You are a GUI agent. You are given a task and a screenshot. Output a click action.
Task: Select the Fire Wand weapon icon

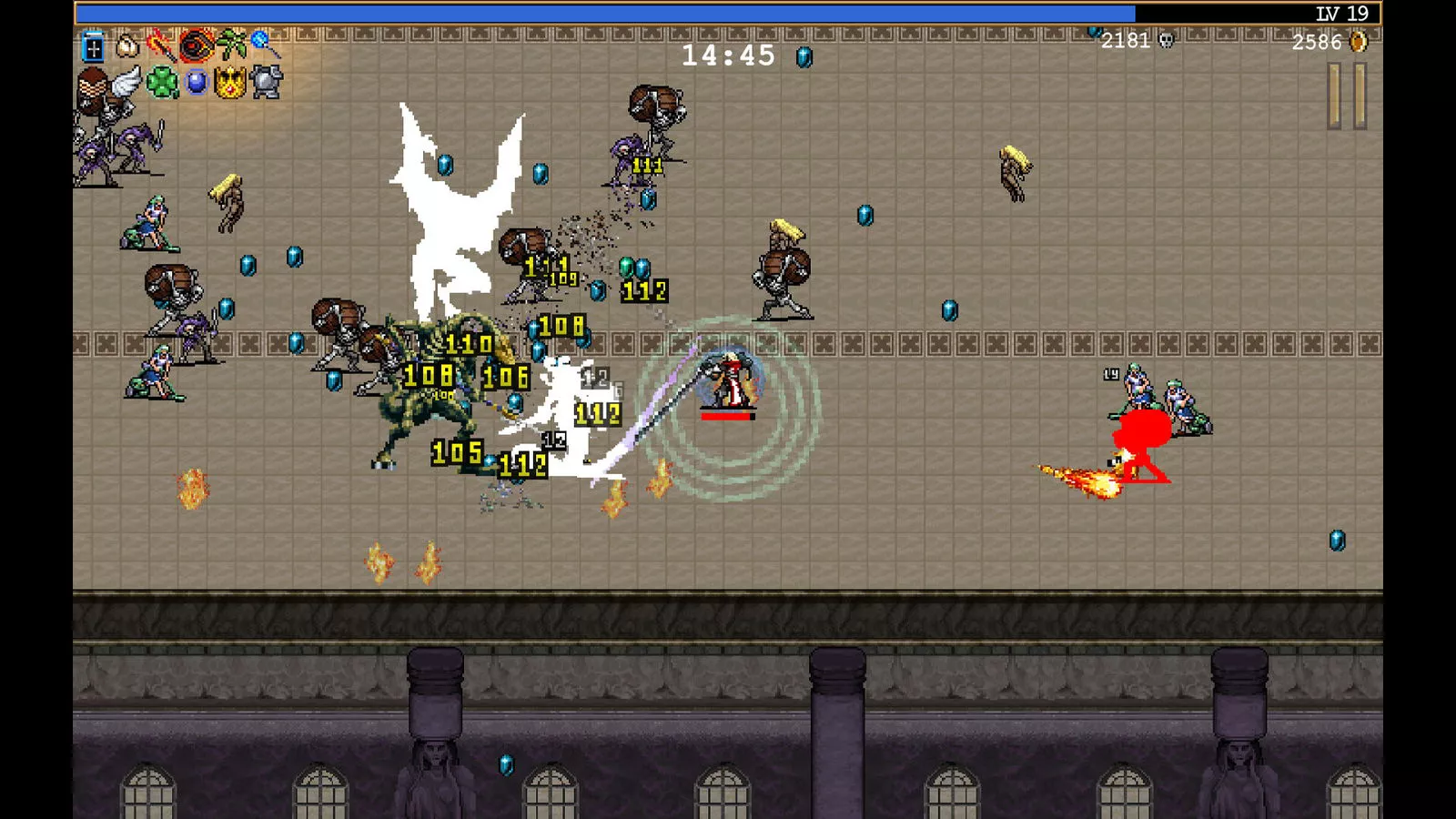pyautogui.click(x=161, y=44)
